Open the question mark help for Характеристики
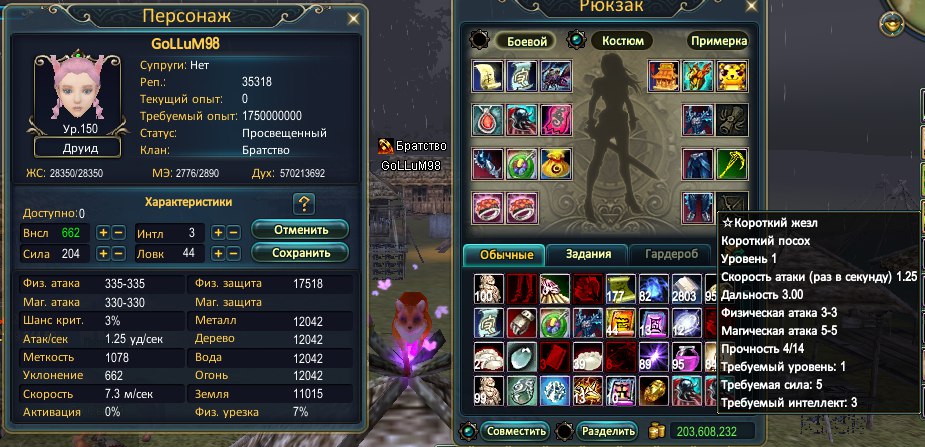 click(x=304, y=204)
